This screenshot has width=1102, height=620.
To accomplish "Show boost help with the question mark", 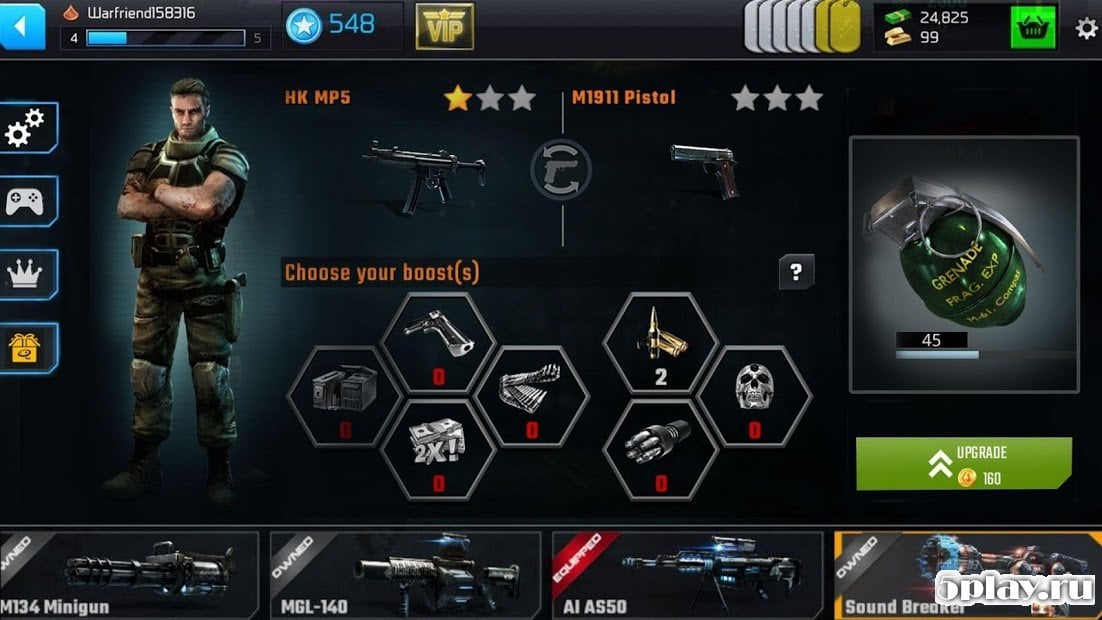I will coord(796,272).
